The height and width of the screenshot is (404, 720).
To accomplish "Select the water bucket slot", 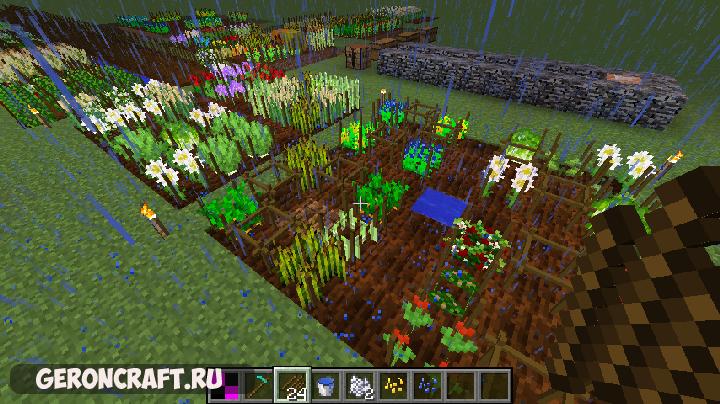I will pos(327,384).
